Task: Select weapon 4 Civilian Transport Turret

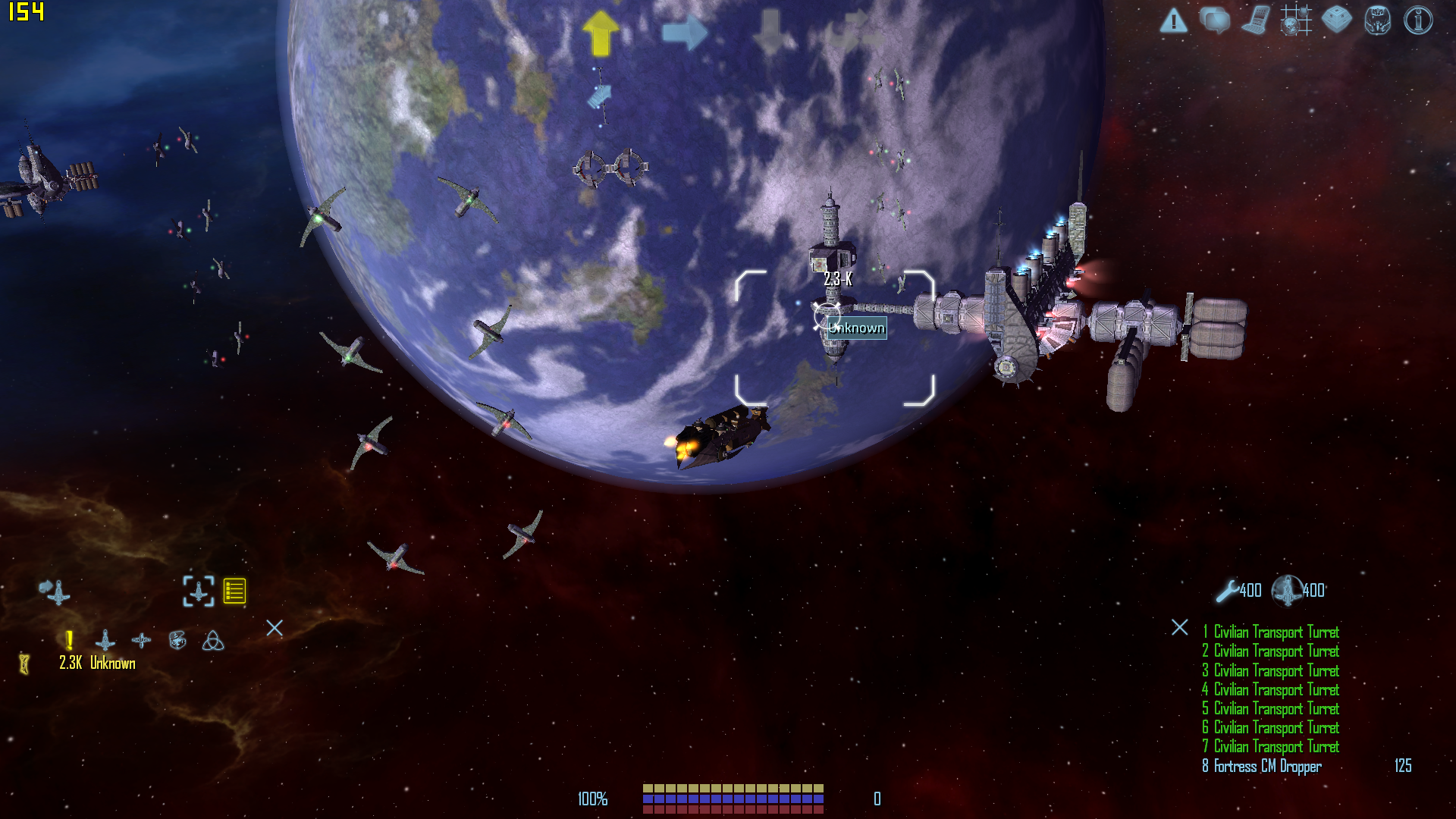Action: point(1270,690)
